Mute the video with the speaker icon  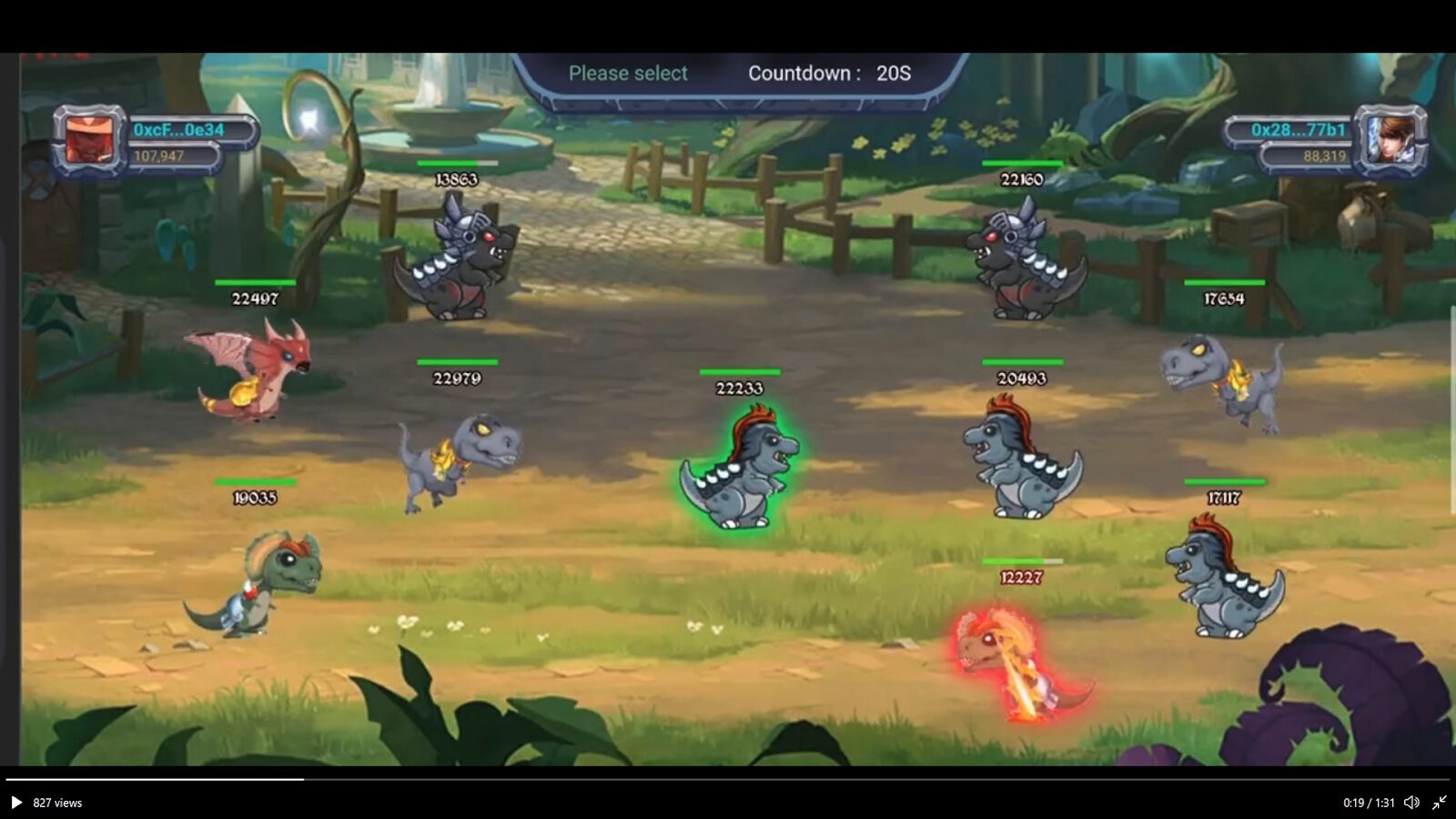click(x=1410, y=803)
